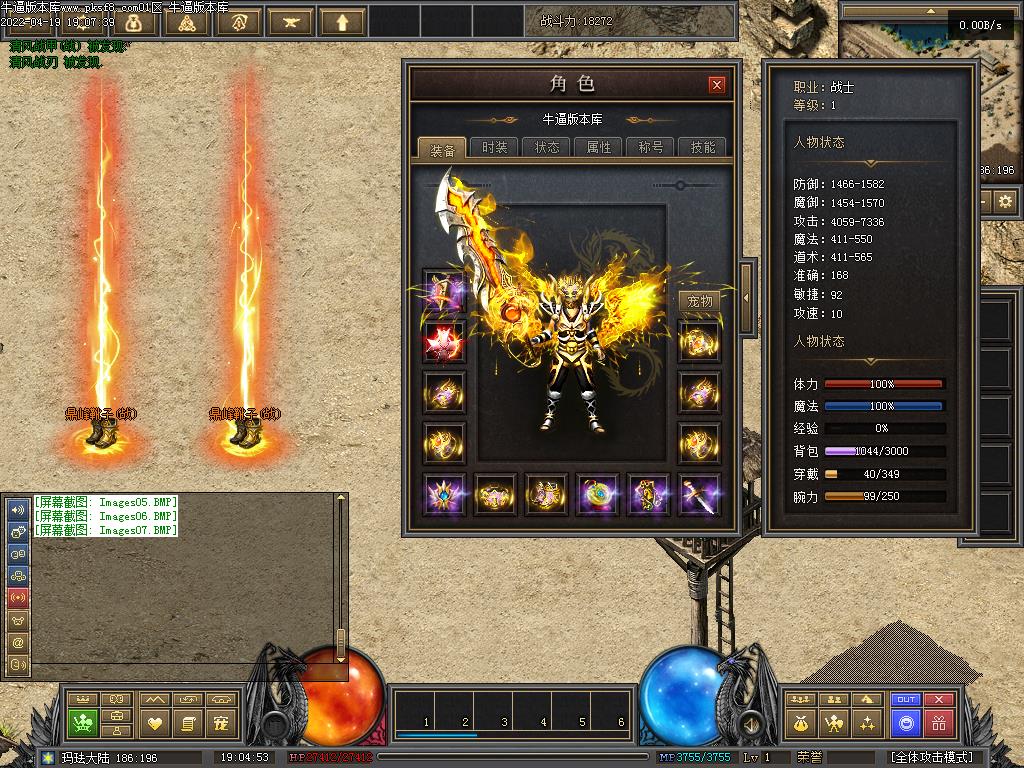Select the dagger equipment slot
Viewport: 1024px width, 768px height.
(700, 495)
